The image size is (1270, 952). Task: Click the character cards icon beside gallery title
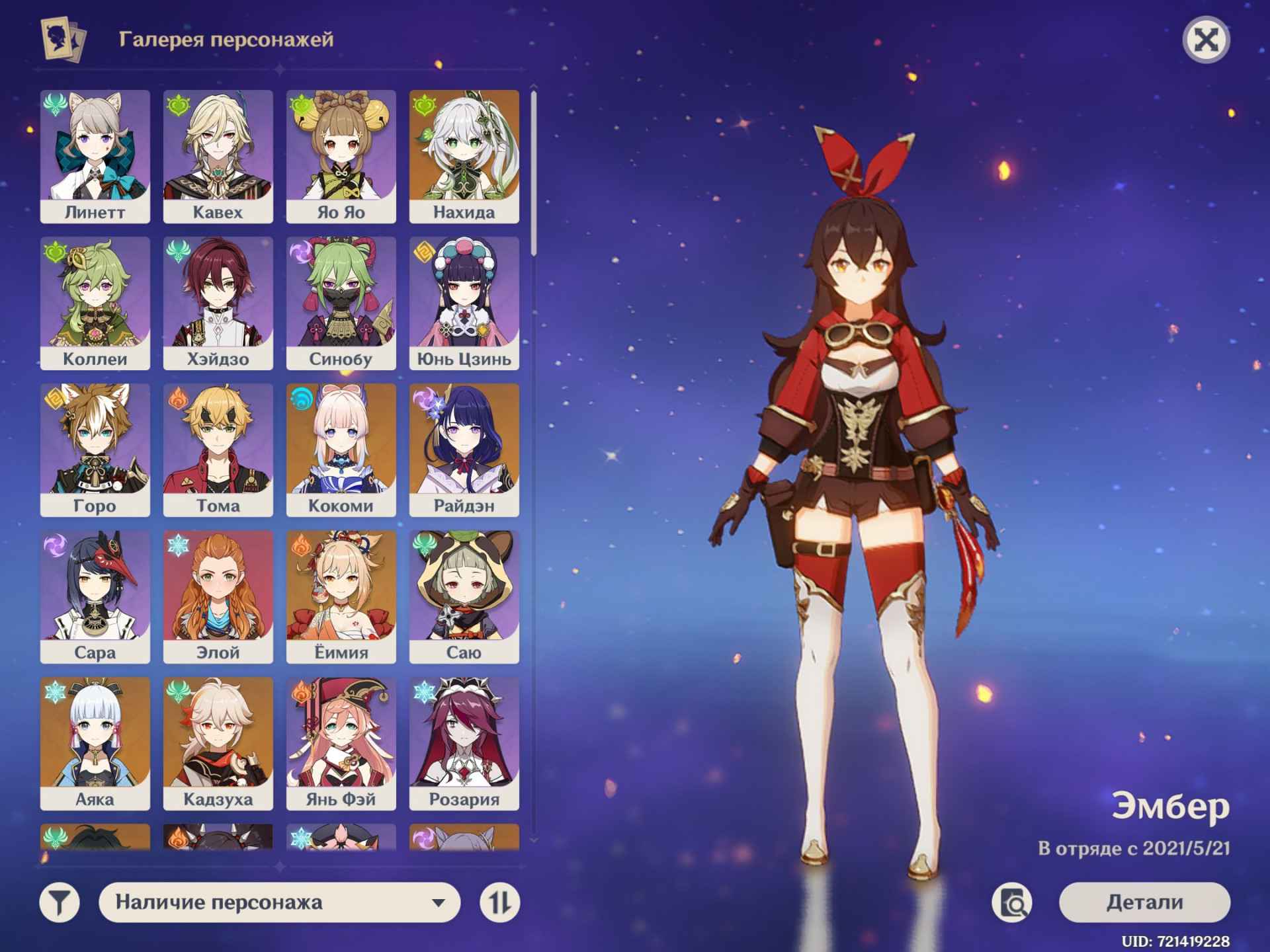tap(63, 40)
